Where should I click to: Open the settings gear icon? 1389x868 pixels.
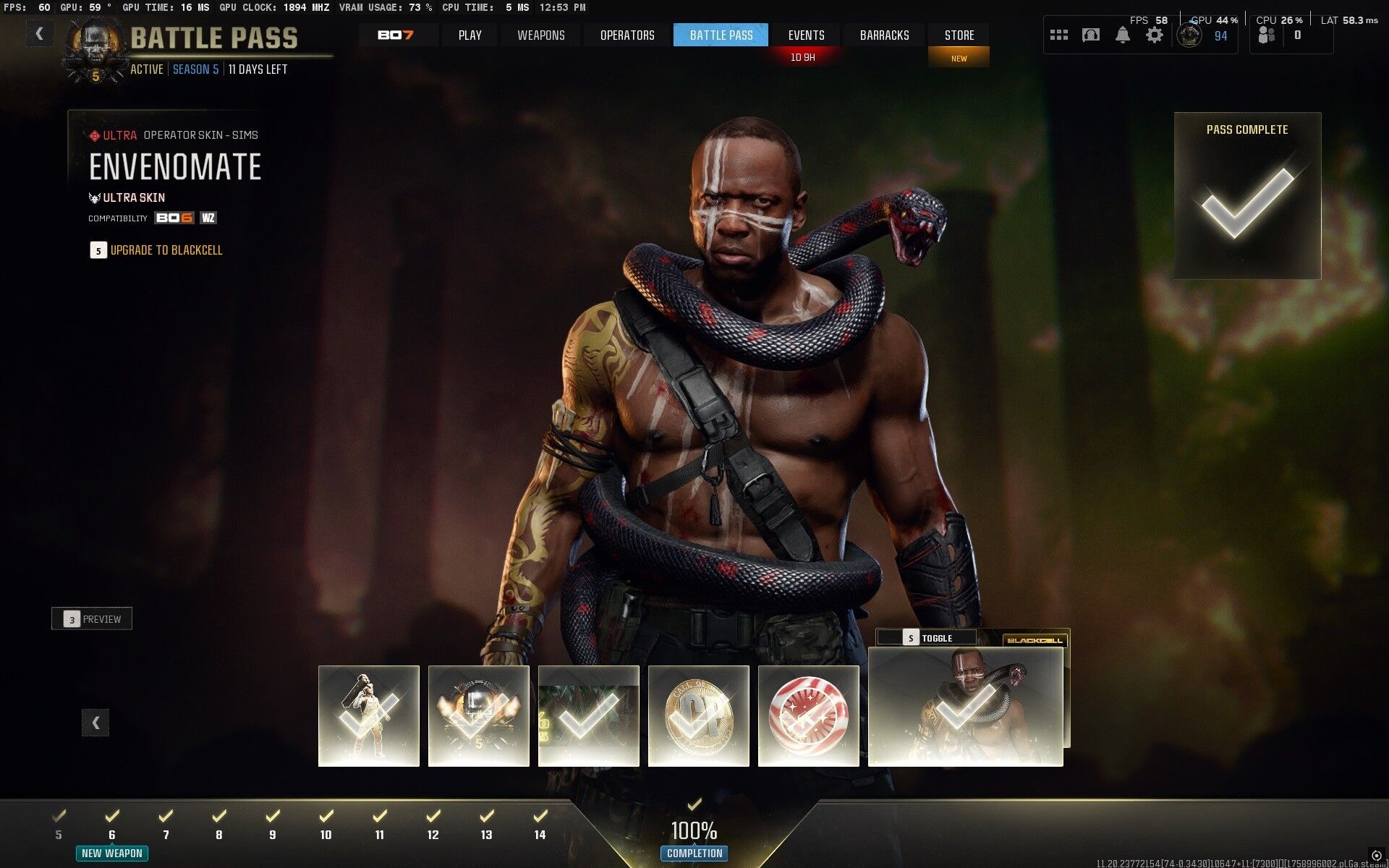pyautogui.click(x=1154, y=35)
